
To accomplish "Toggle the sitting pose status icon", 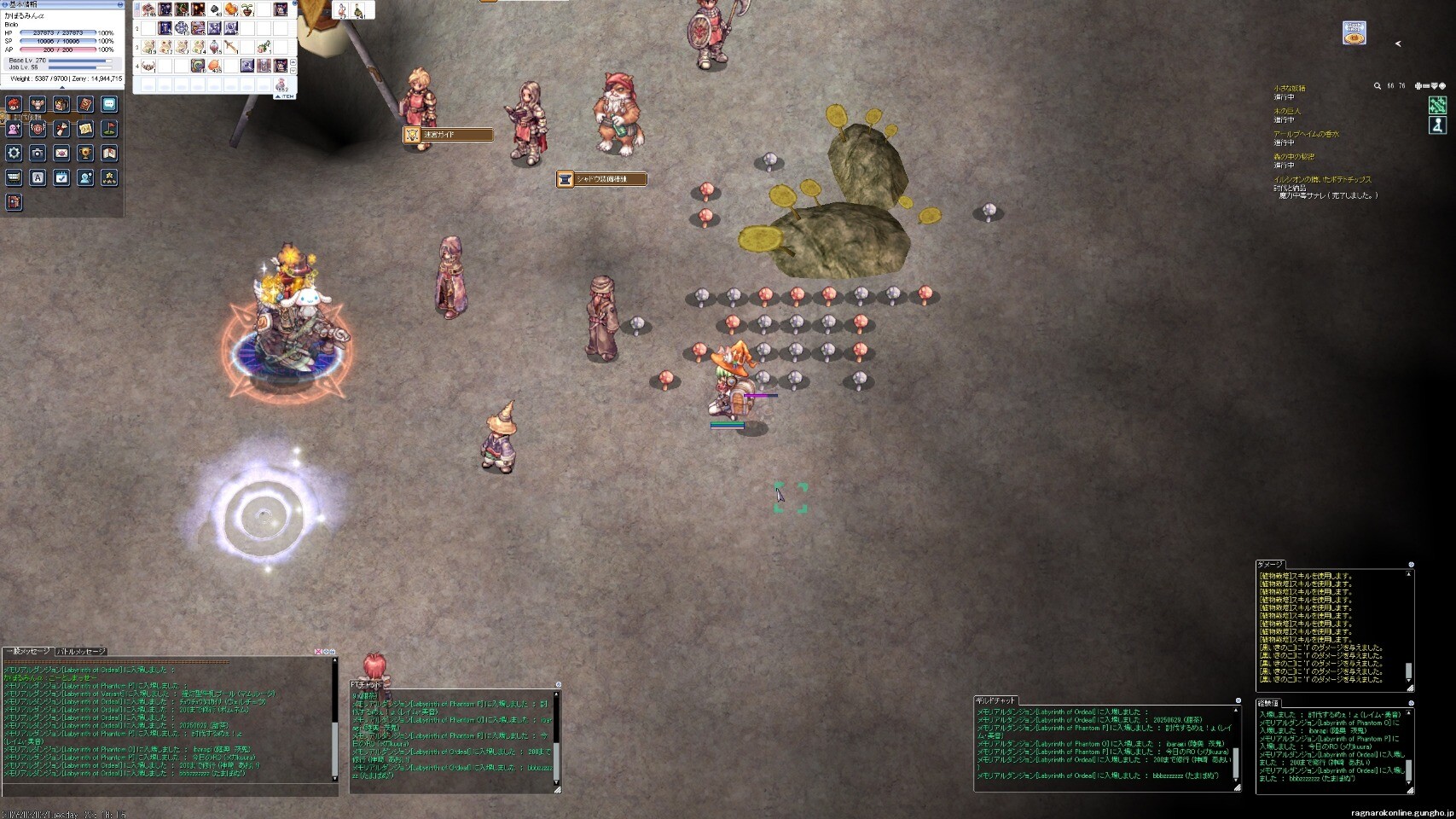I will click(1437, 125).
